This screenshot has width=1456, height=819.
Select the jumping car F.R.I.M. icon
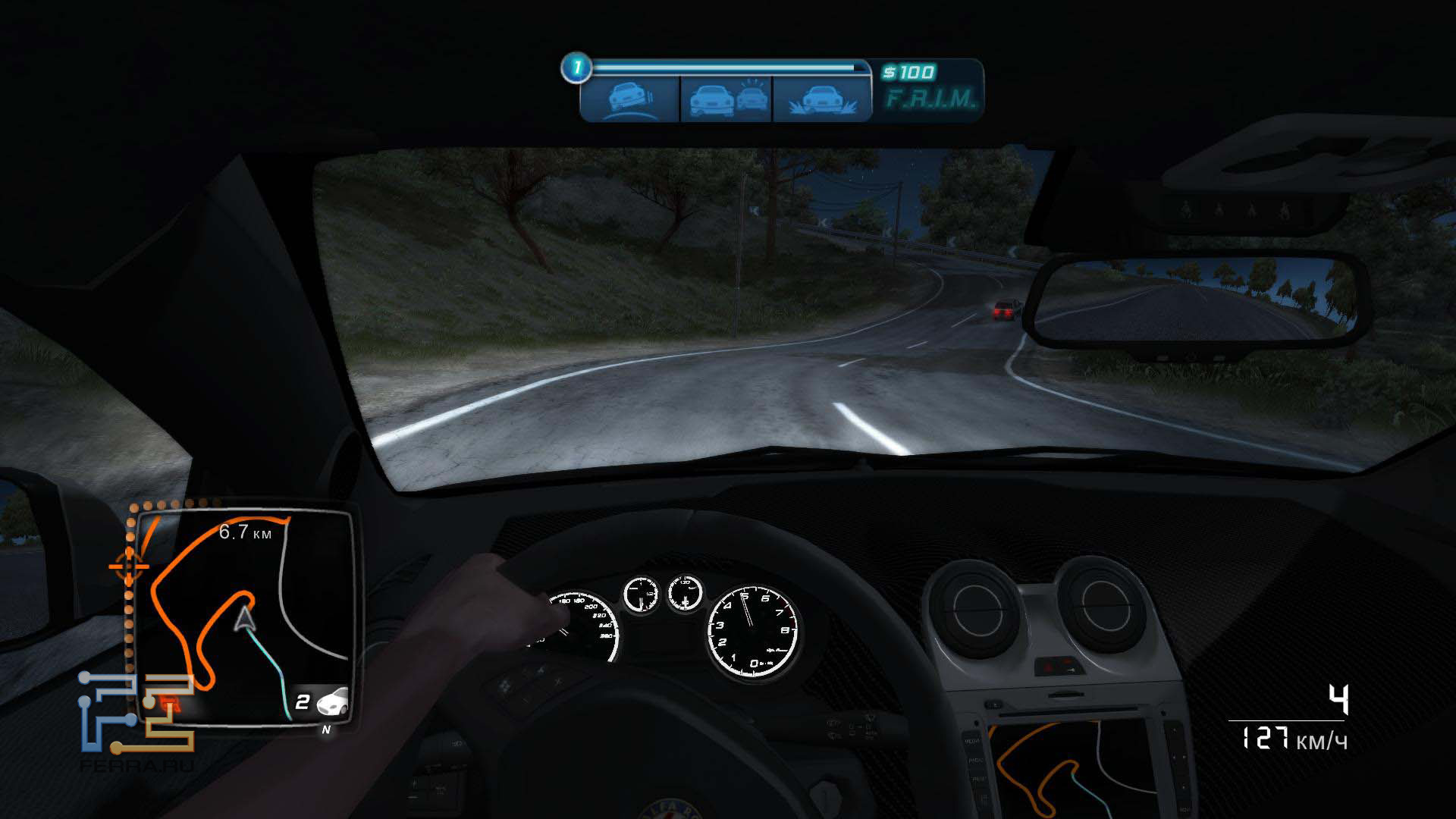coord(821,99)
